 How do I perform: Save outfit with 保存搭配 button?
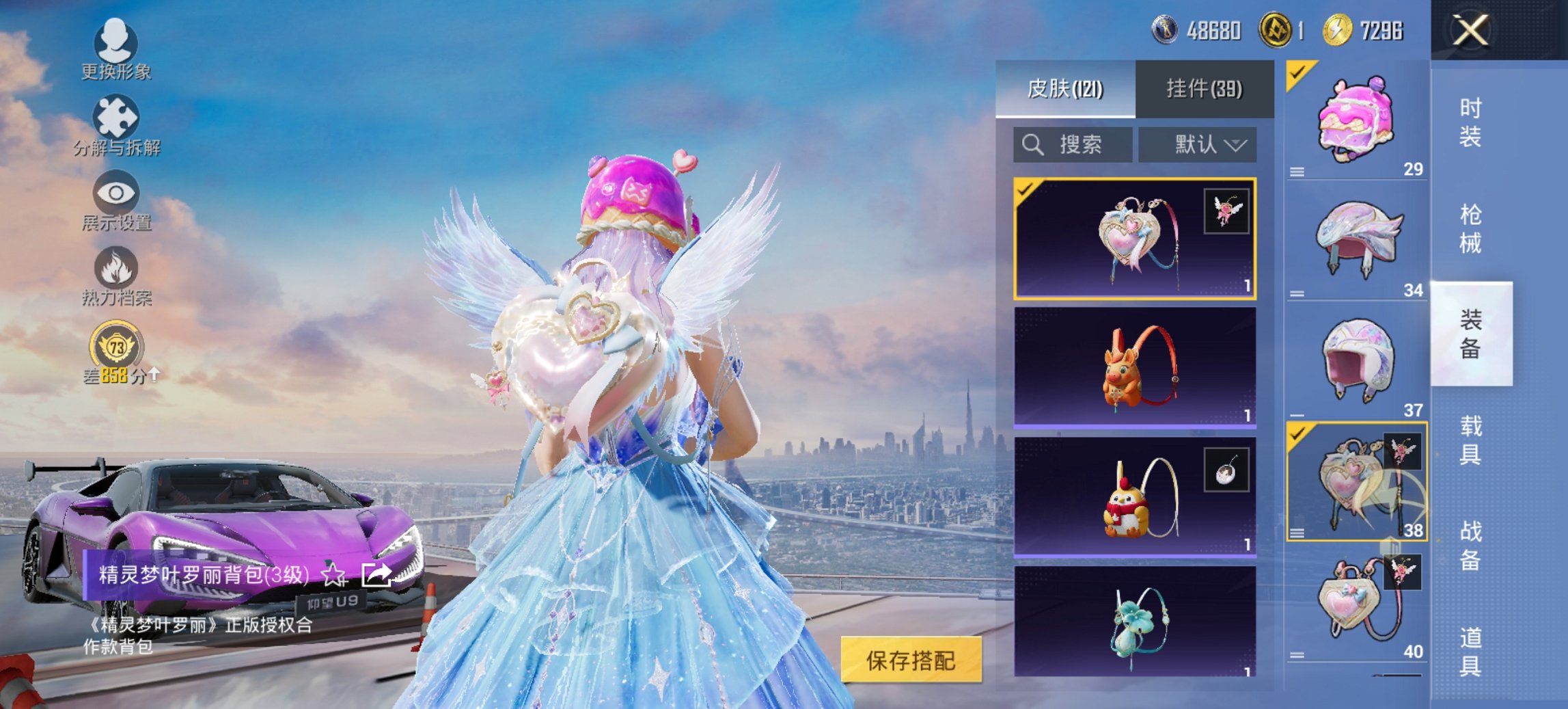coord(911,660)
